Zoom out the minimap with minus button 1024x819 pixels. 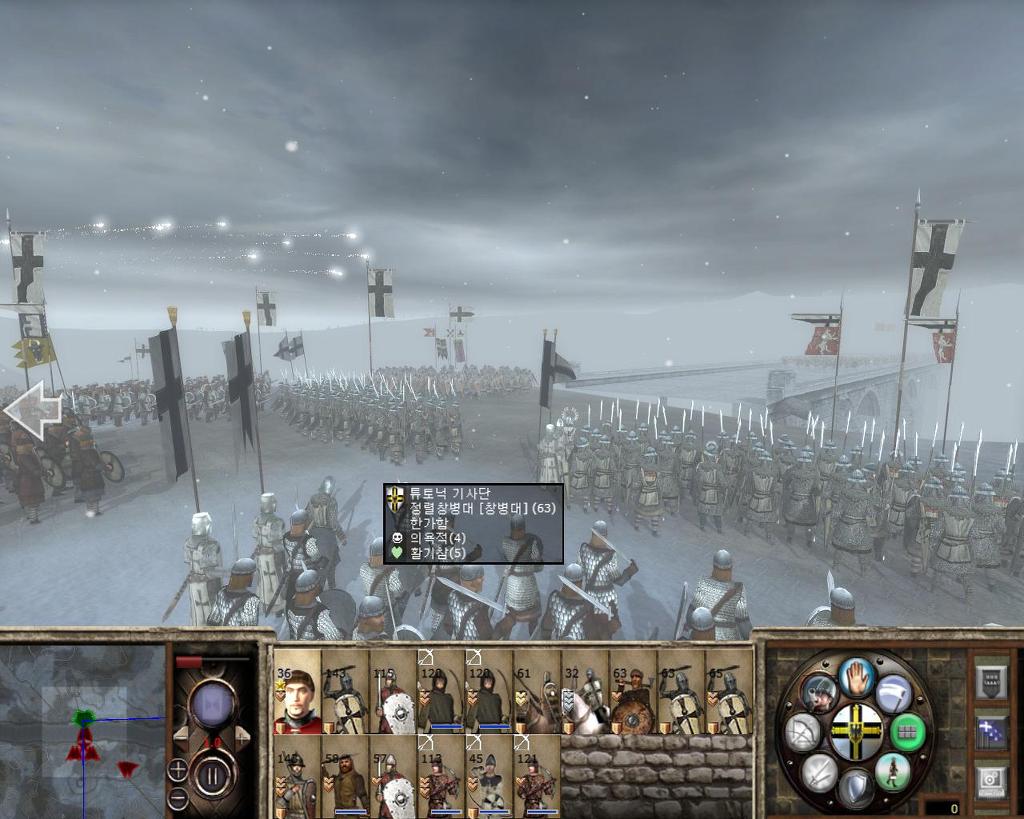click(177, 798)
